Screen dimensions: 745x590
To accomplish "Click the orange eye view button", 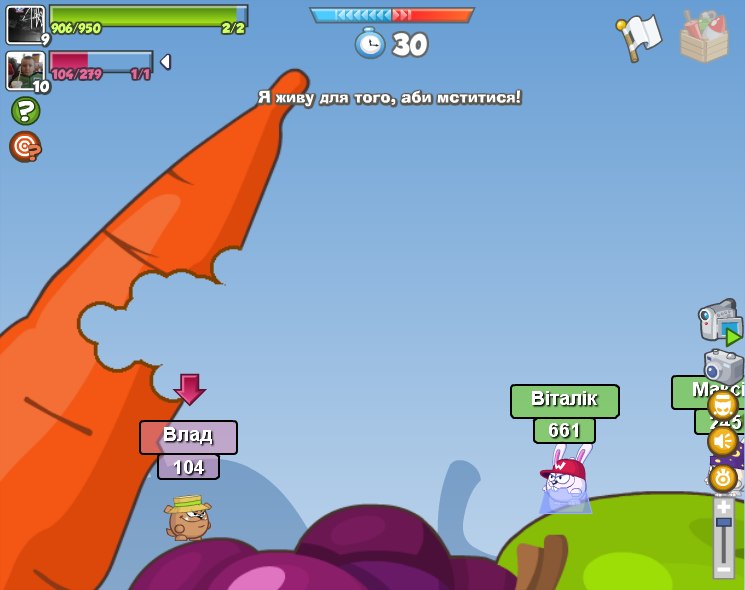I will click(722, 477).
